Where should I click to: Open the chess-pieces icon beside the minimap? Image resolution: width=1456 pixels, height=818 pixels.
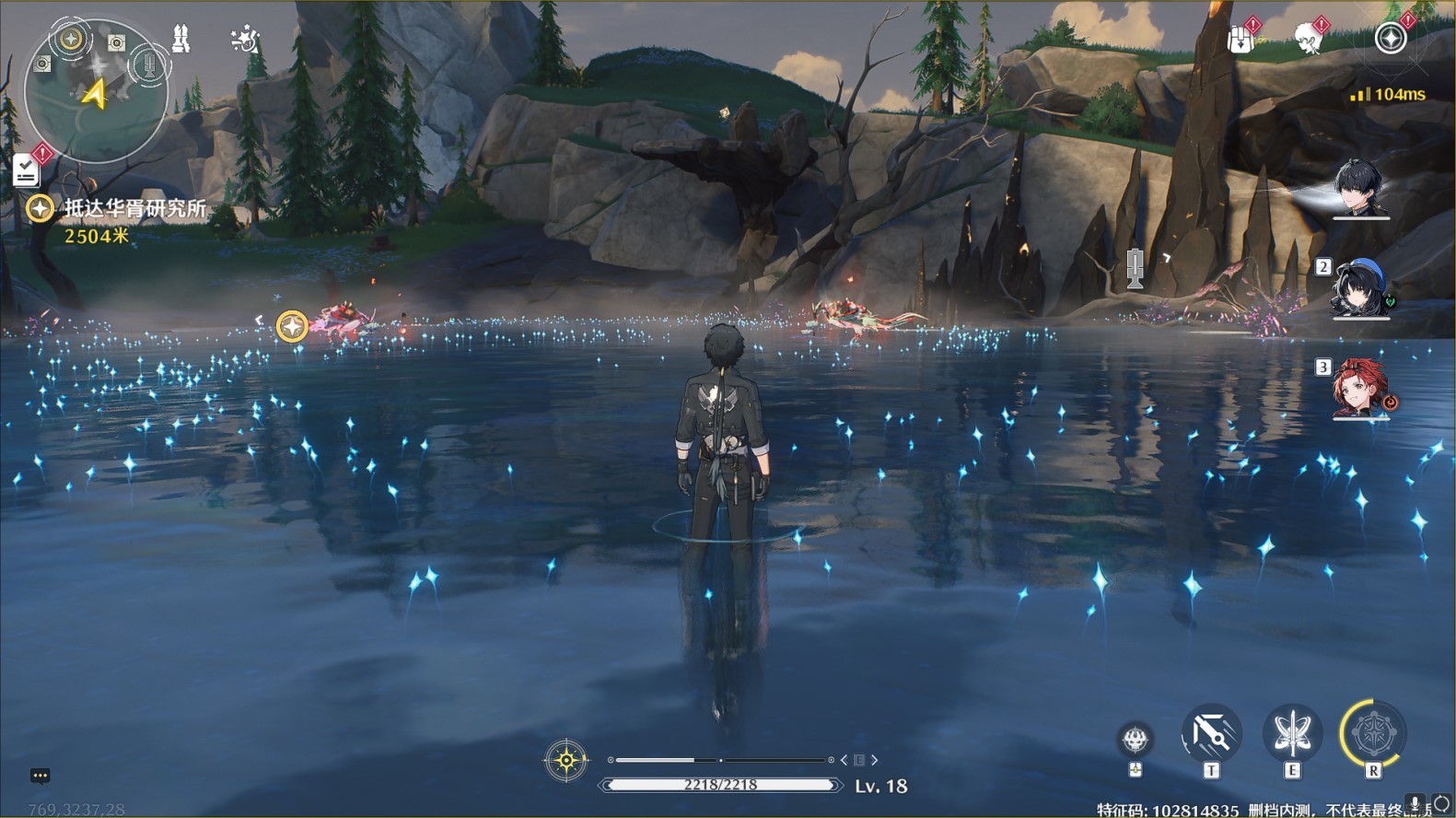(x=181, y=39)
